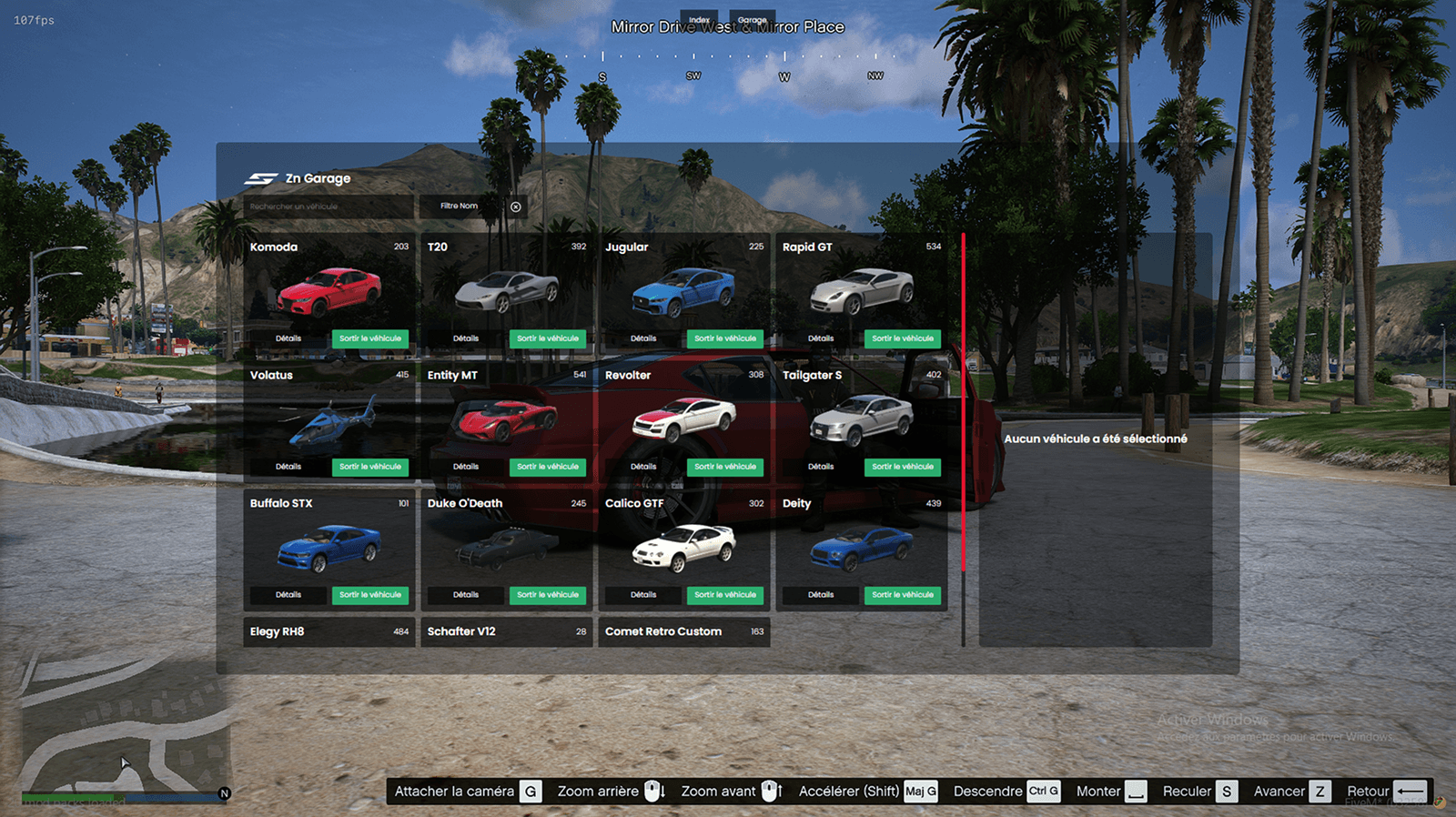The width and height of the screenshot is (1456, 817).
Task: Click the Z key icon next to Avancer
Action: pyautogui.click(x=1319, y=791)
